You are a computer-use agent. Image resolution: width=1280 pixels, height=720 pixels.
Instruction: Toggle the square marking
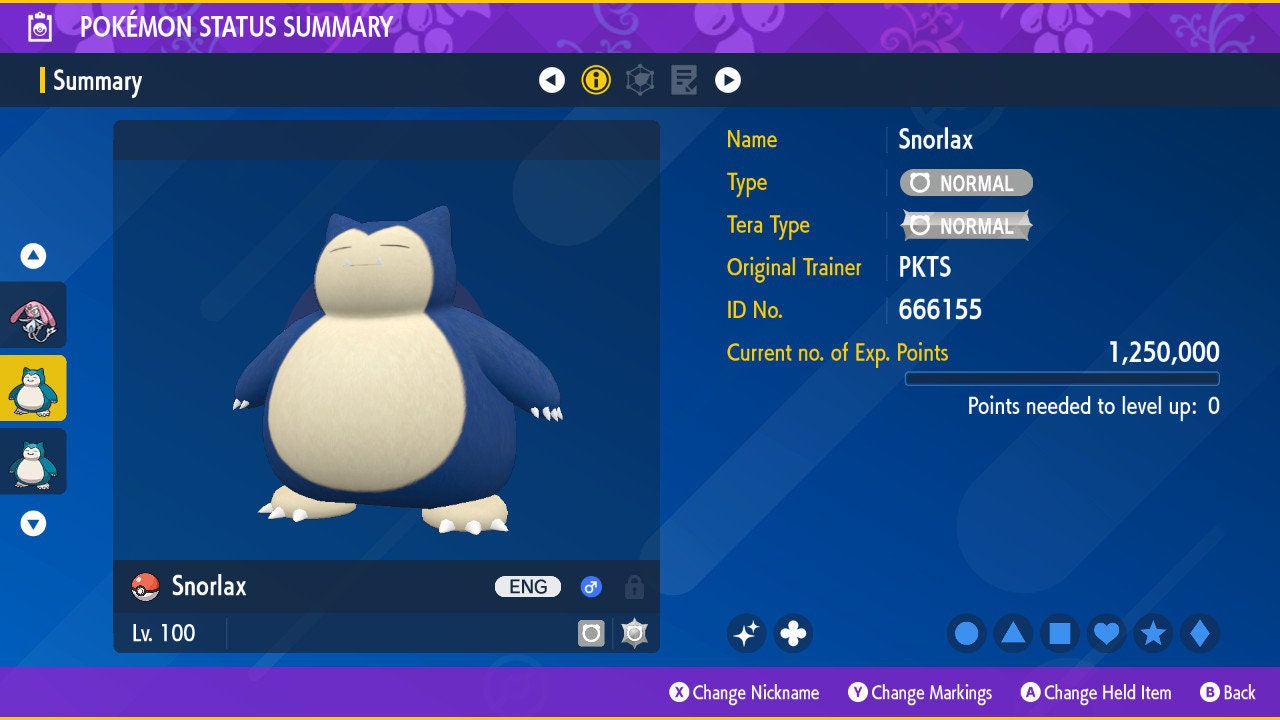coord(1059,633)
